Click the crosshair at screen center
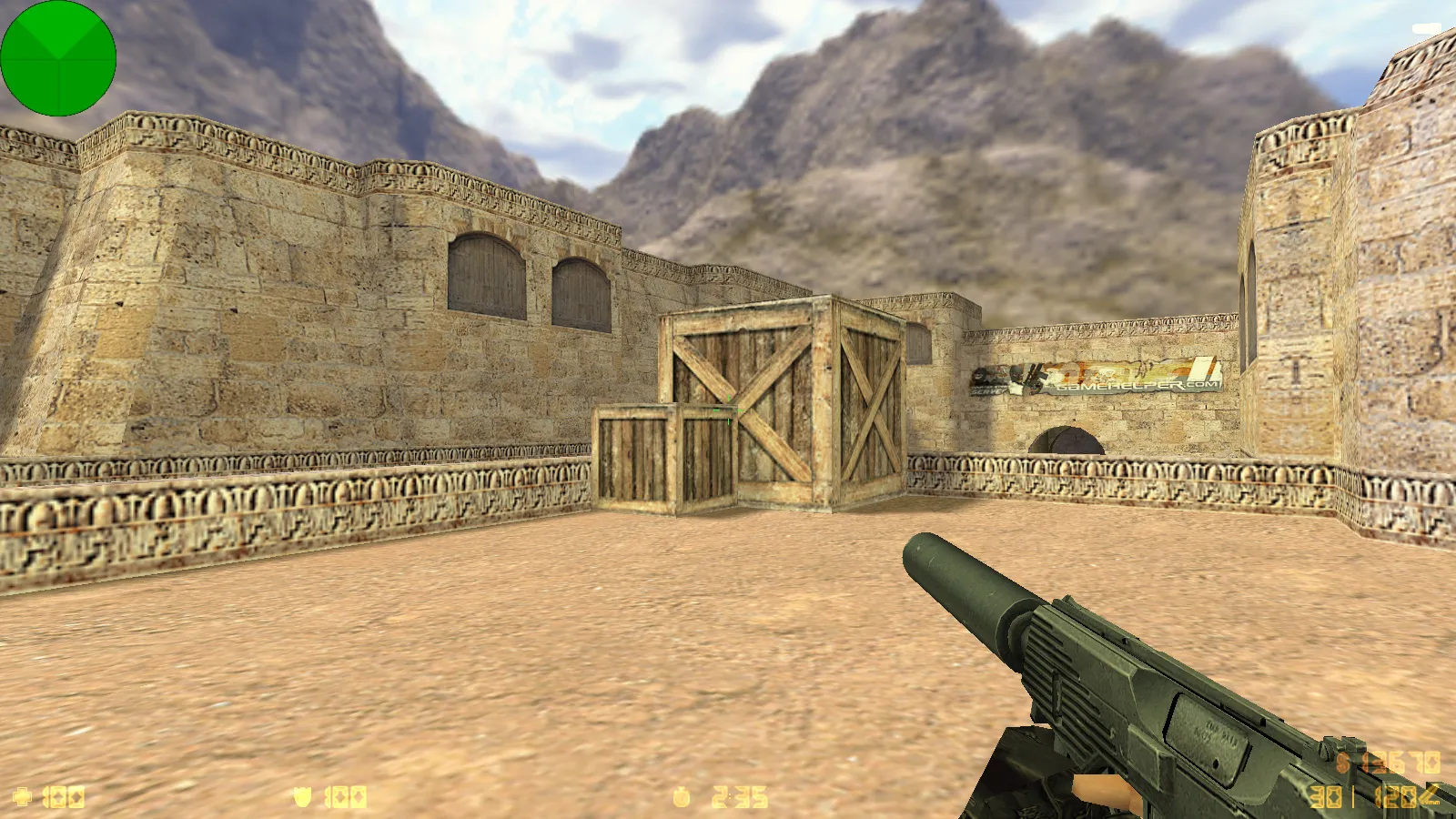Viewport: 1456px width, 819px height. (728, 409)
